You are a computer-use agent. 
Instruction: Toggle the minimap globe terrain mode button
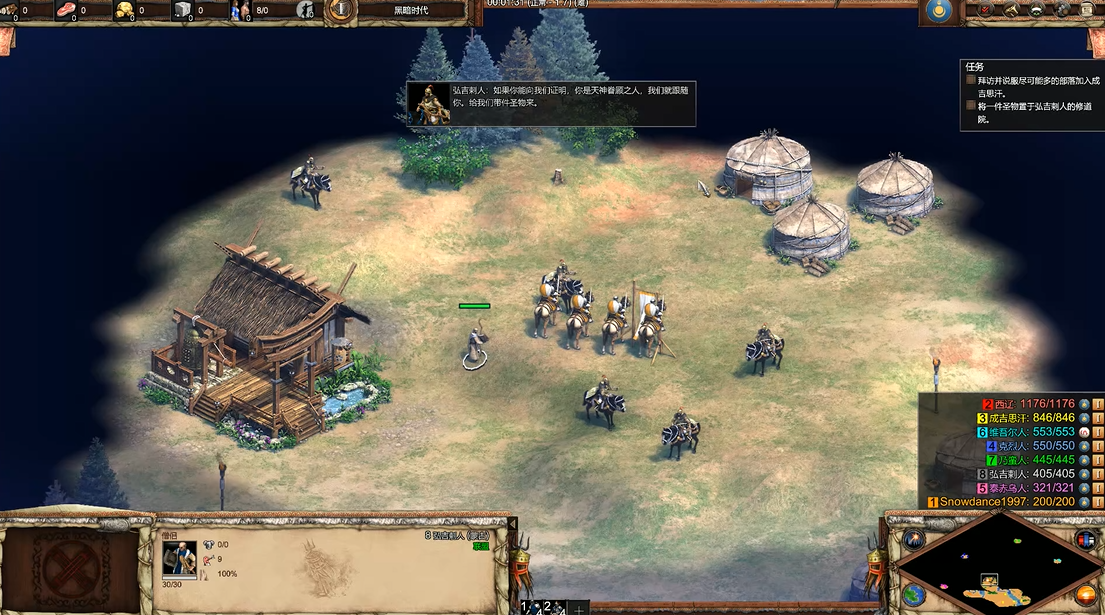(x=912, y=594)
